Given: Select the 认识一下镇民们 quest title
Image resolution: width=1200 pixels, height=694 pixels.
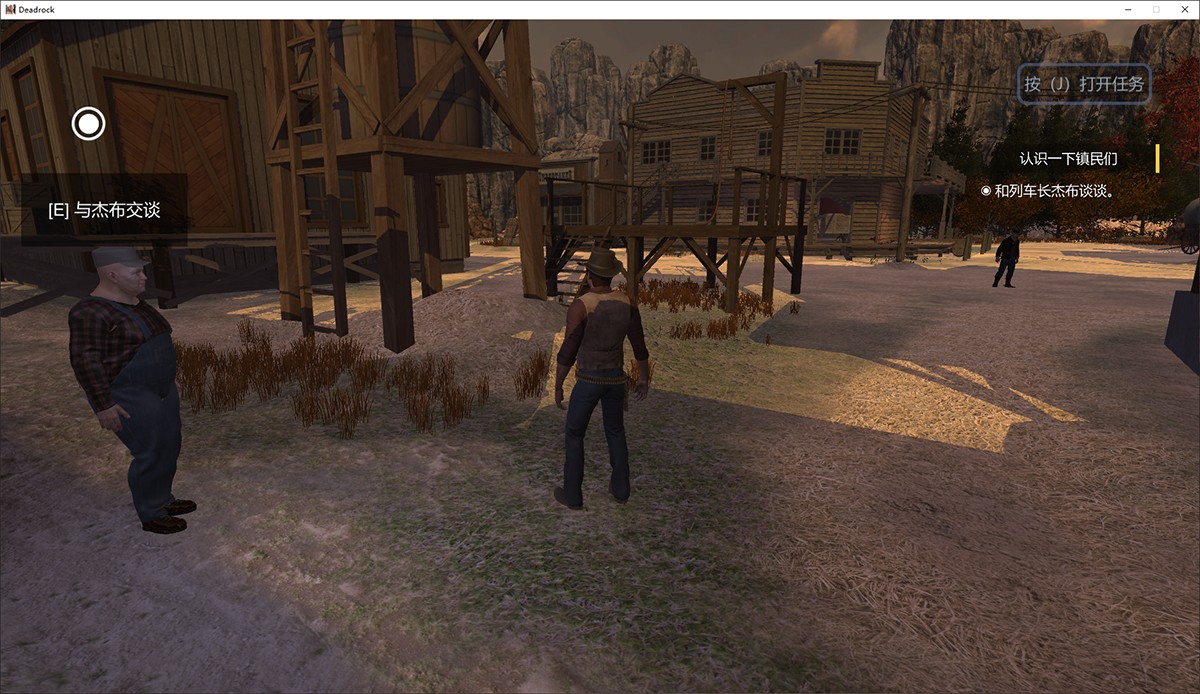Looking at the screenshot, I should tap(1068, 159).
